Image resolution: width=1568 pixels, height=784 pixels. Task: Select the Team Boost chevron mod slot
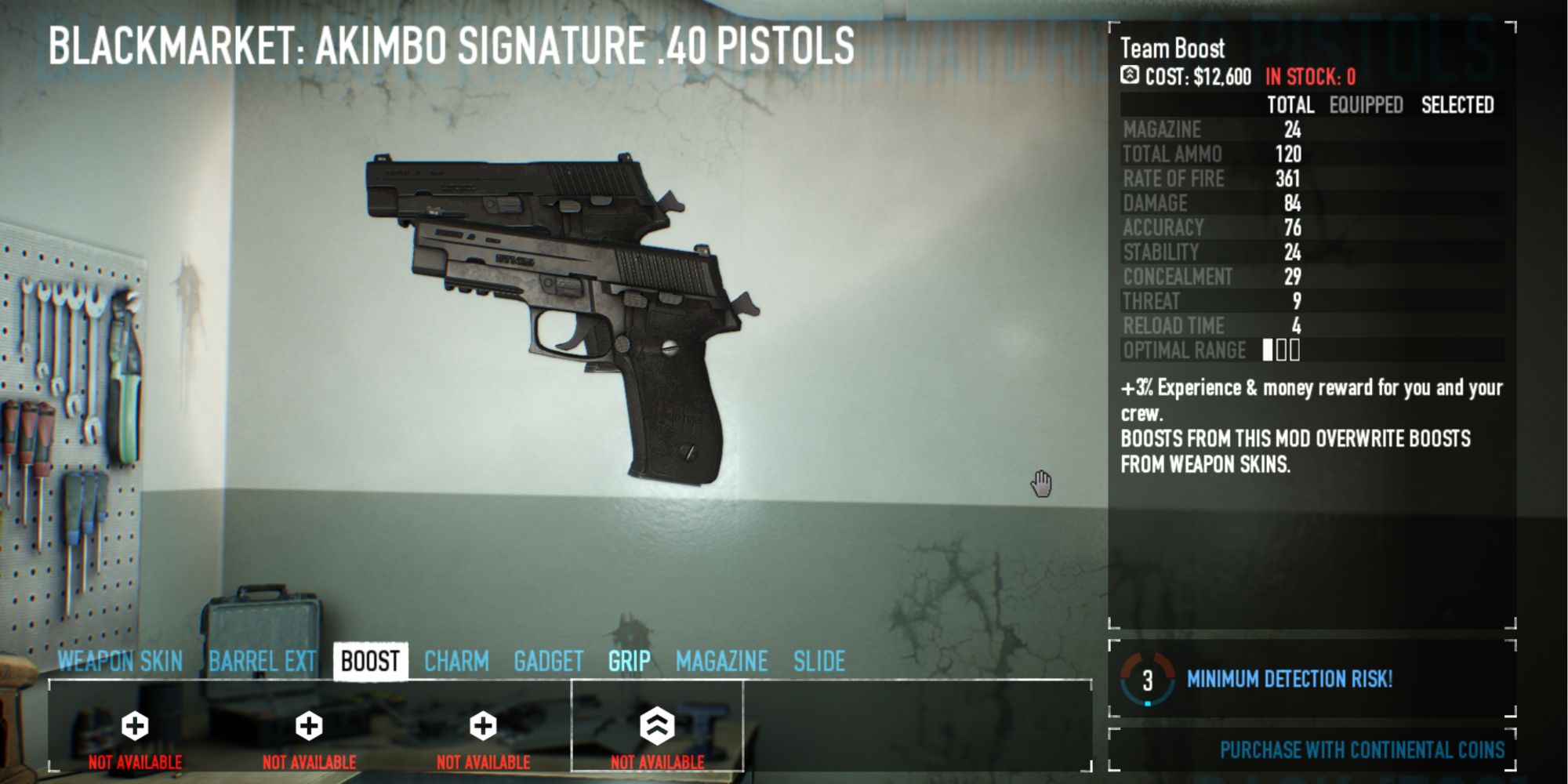click(657, 727)
